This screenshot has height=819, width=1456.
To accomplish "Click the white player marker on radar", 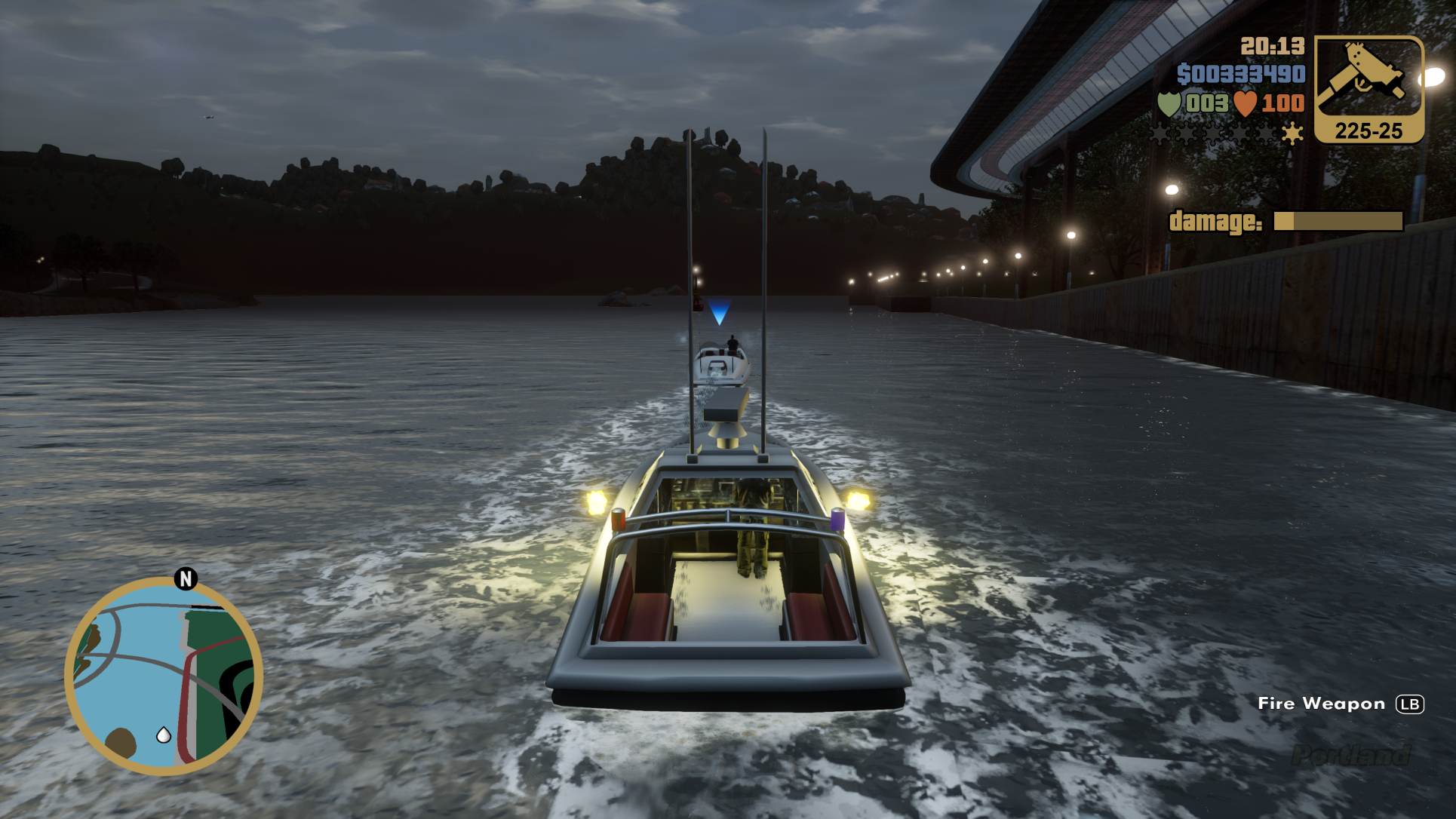I will (163, 735).
